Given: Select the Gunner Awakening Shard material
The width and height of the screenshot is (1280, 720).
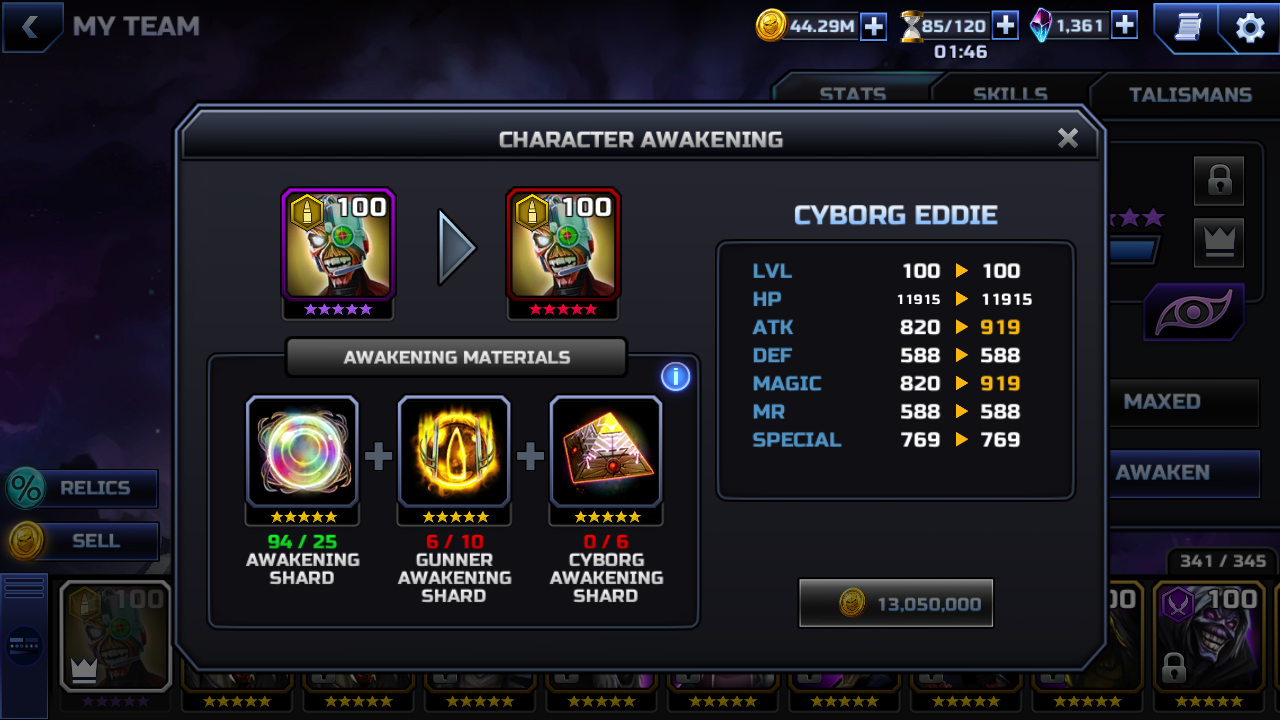Looking at the screenshot, I should pos(454,451).
